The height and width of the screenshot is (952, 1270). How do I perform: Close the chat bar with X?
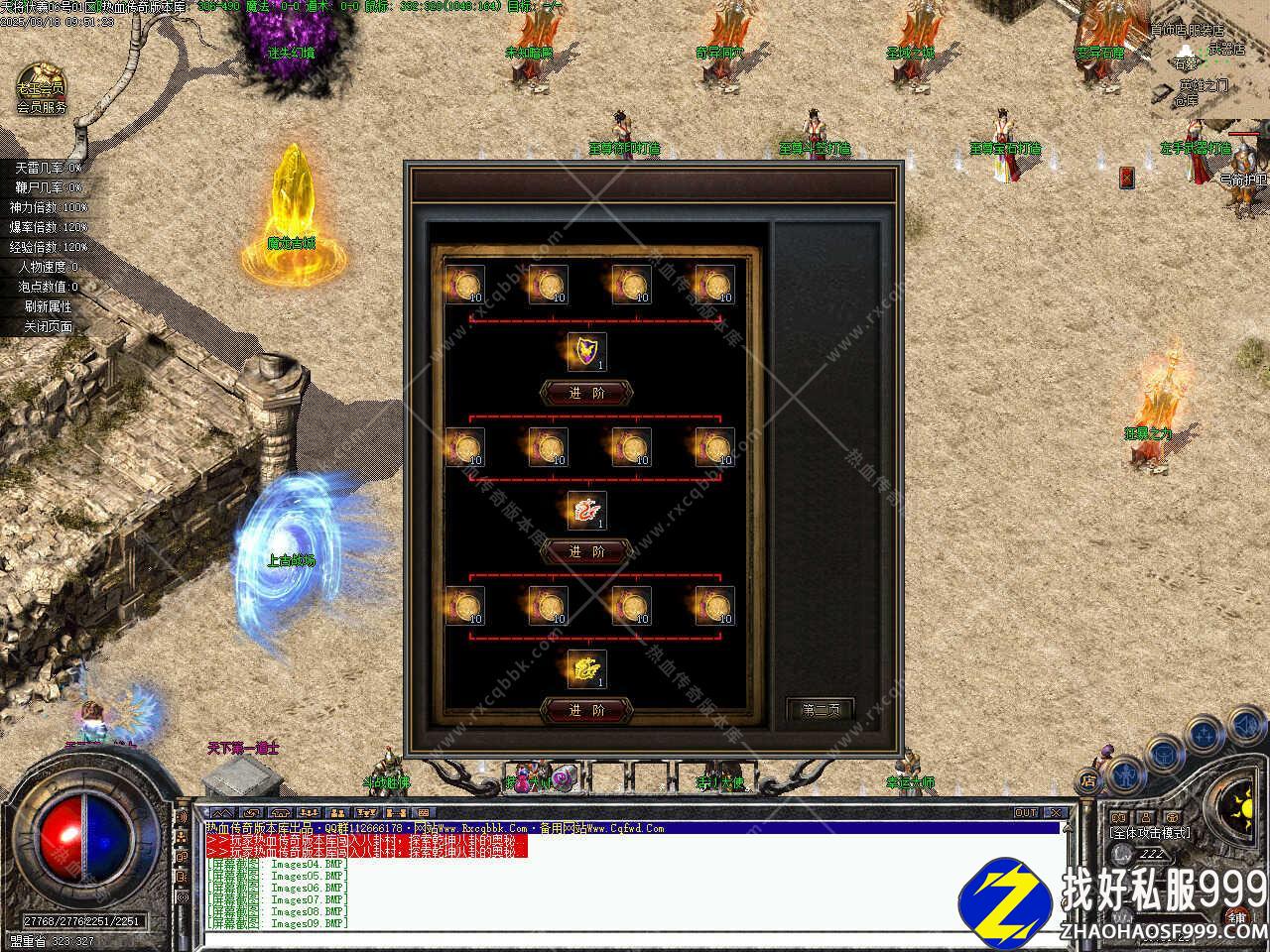click(1056, 813)
